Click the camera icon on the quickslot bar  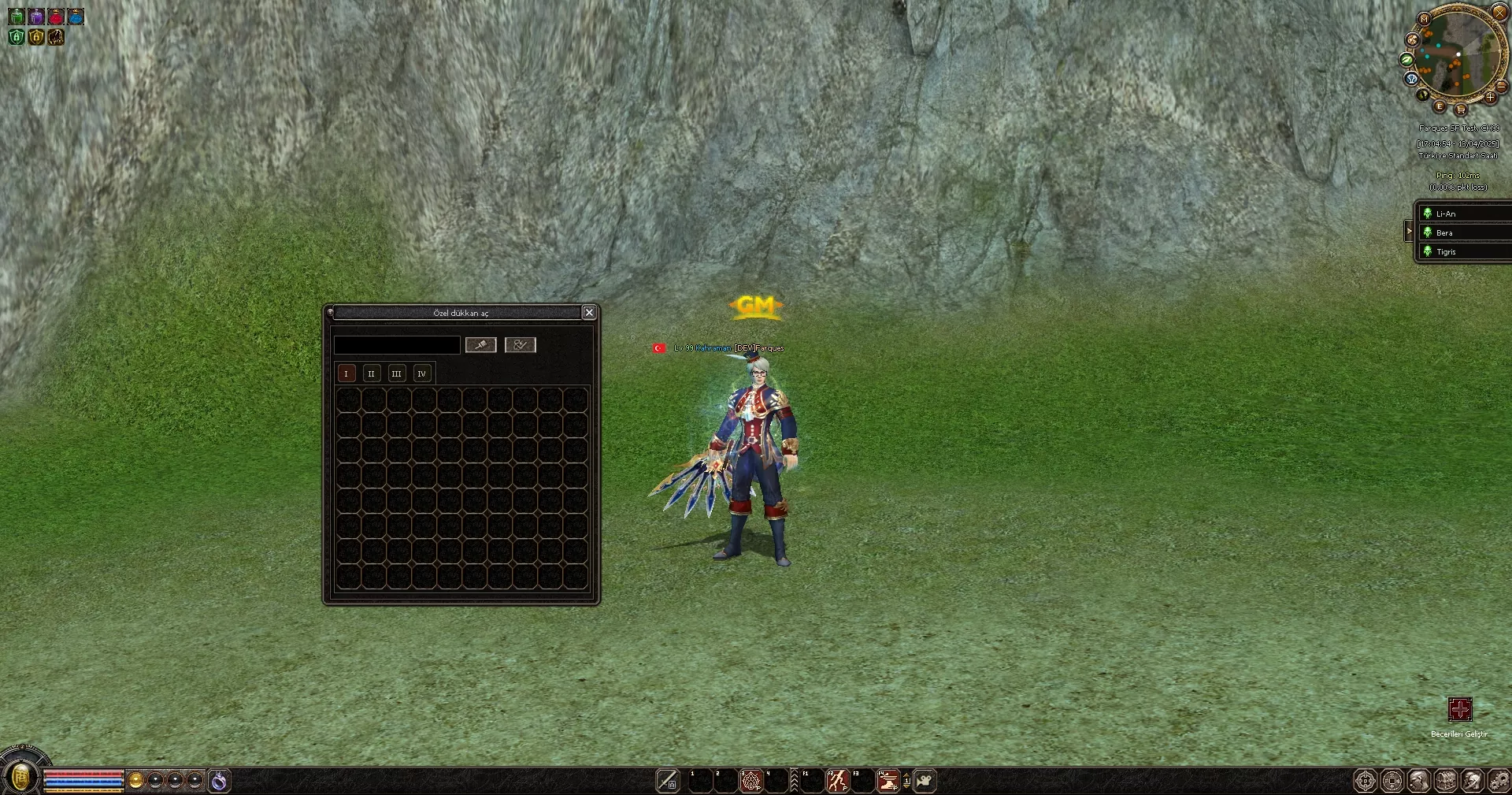925,781
